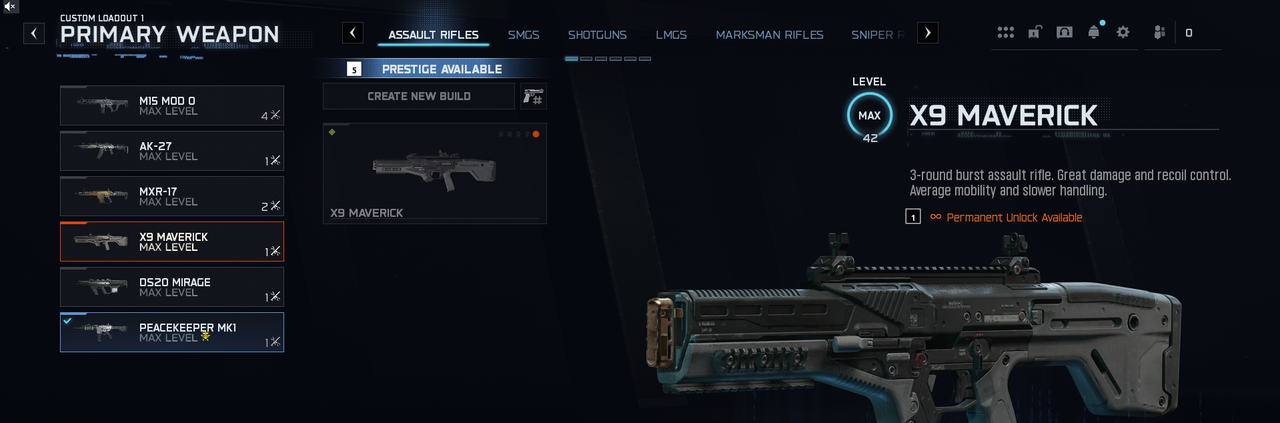Select the MXR-17 assault rifle
Image resolution: width=1280 pixels, height=423 pixels.
click(x=171, y=196)
